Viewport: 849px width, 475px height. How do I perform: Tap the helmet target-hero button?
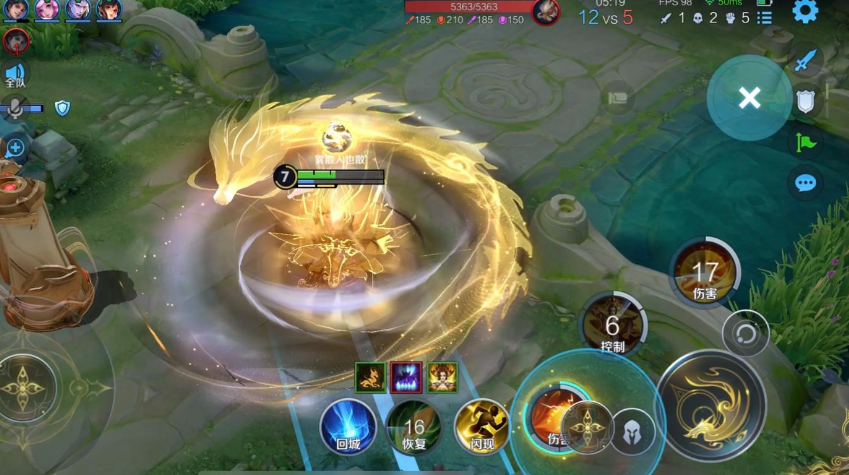coord(632,433)
